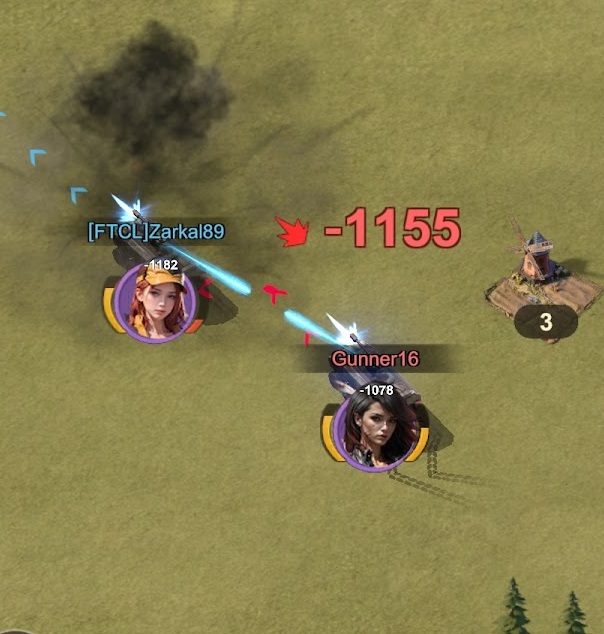Select the Gunner16 commander portrait

tap(376, 429)
